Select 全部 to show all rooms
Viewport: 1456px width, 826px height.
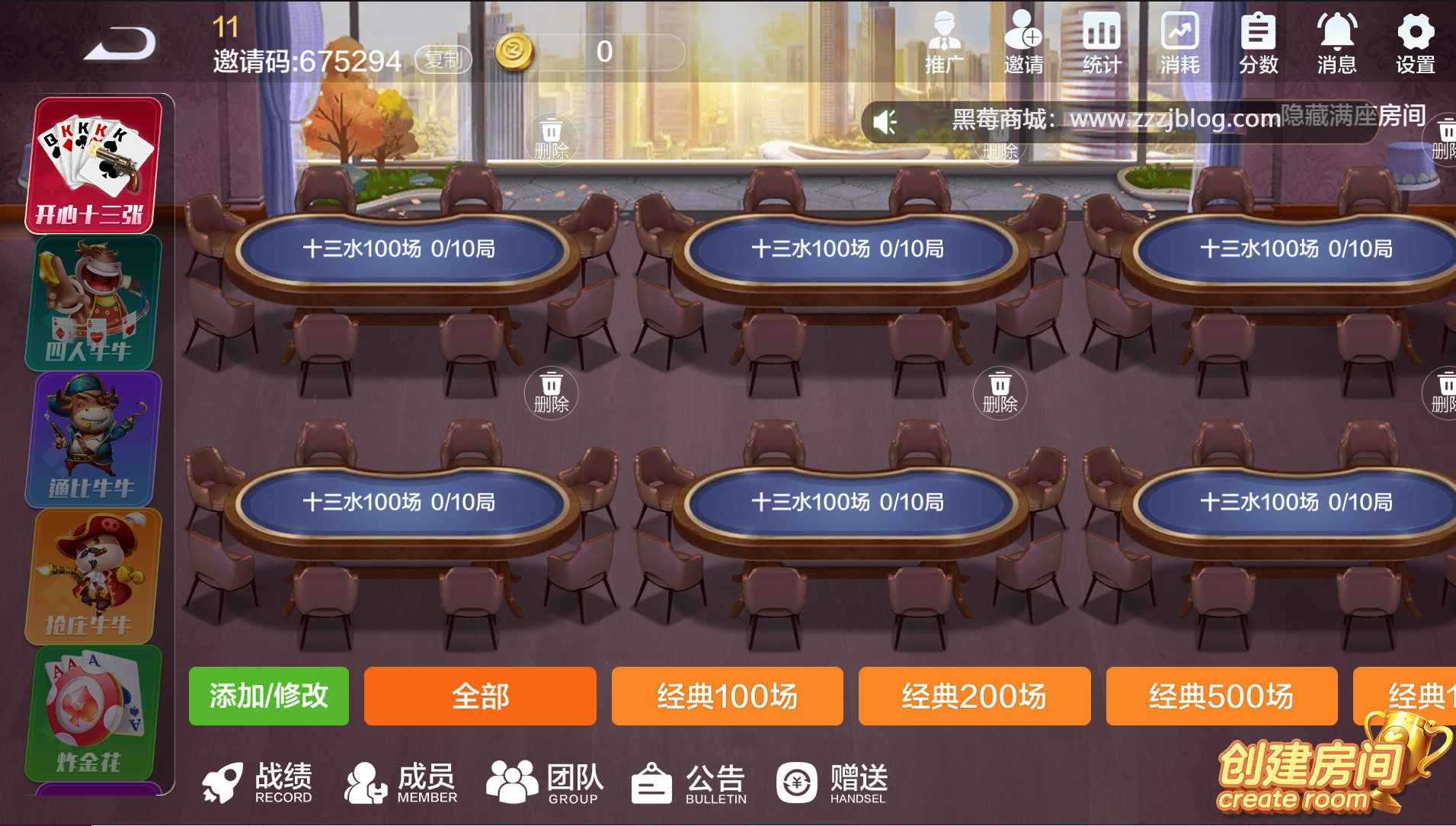[480, 696]
